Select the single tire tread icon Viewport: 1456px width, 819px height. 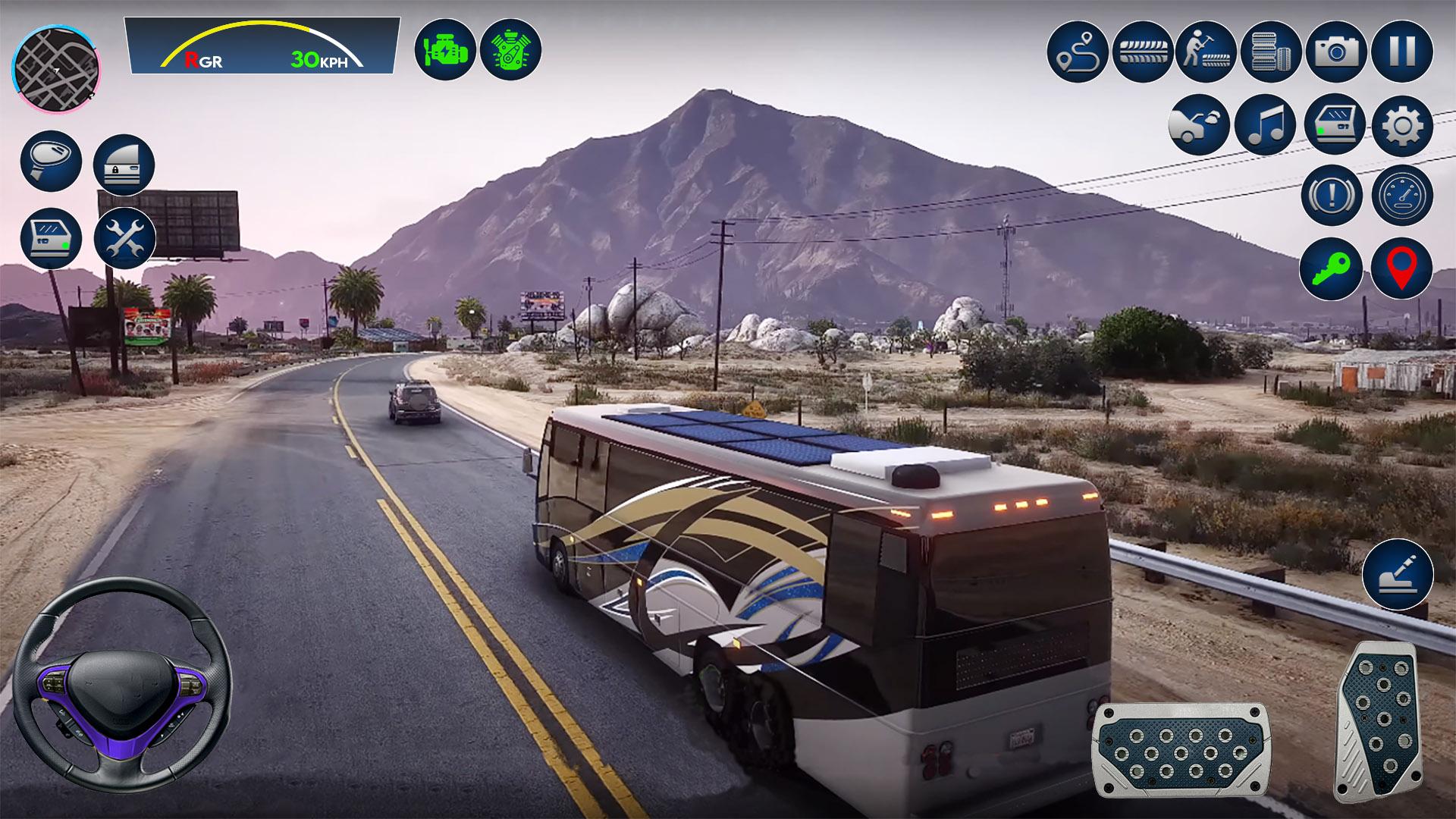[1143, 52]
